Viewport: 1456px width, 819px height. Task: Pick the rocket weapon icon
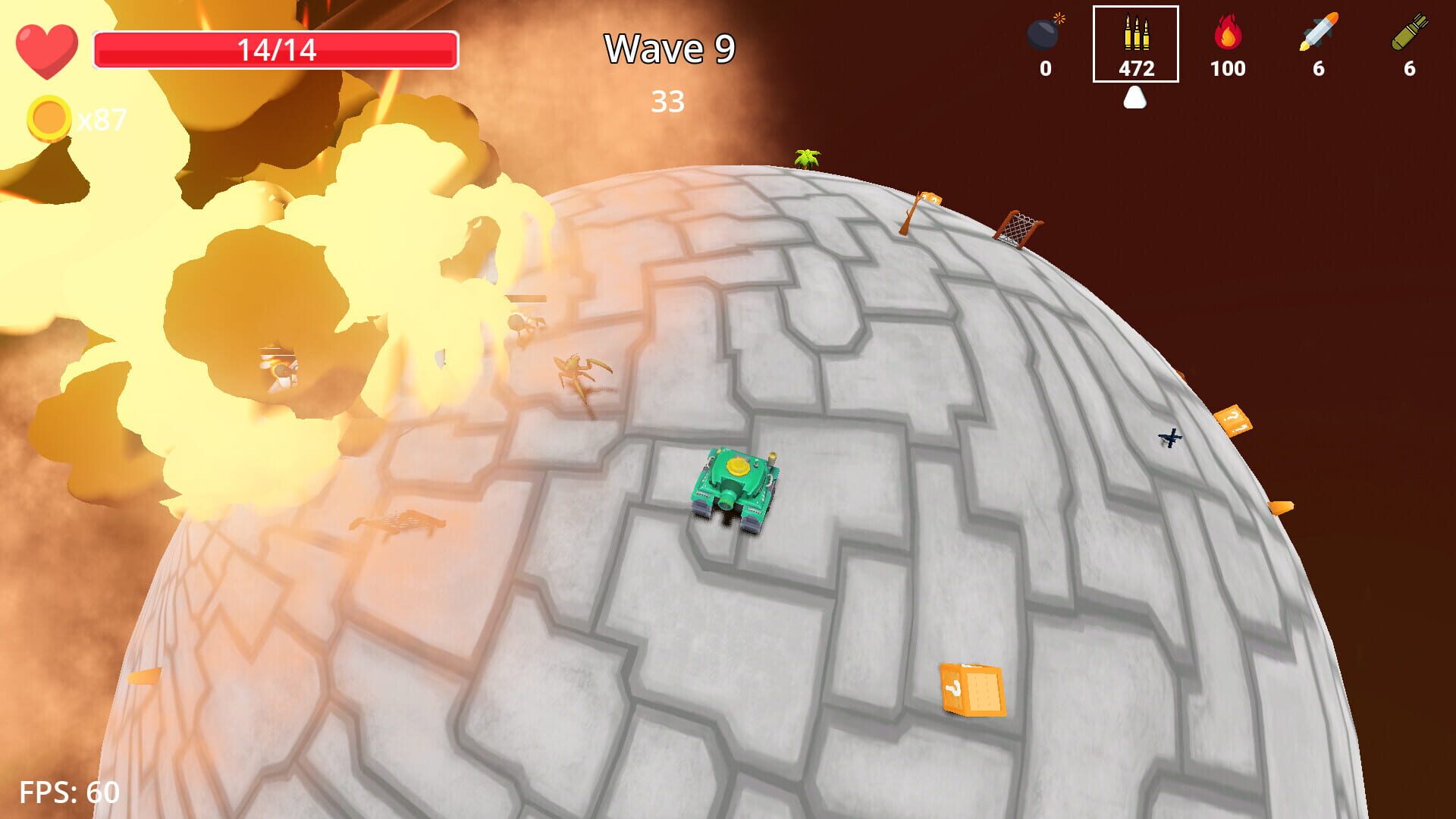tap(1317, 34)
